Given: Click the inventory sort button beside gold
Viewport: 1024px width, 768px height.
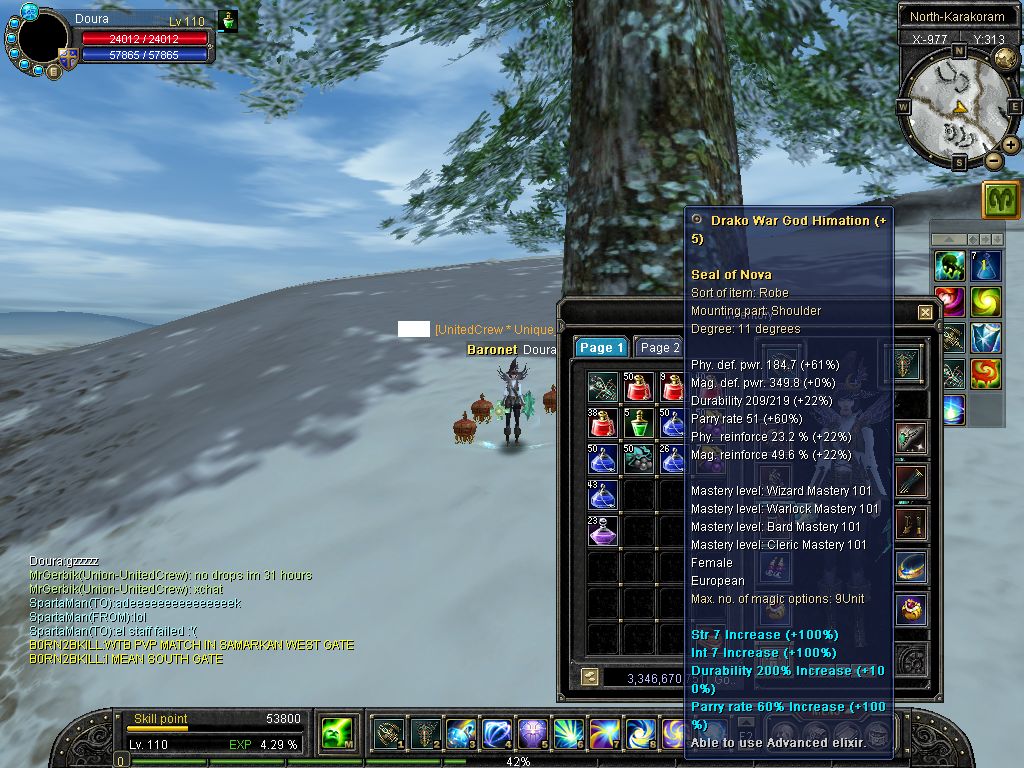Looking at the screenshot, I should point(589,677).
